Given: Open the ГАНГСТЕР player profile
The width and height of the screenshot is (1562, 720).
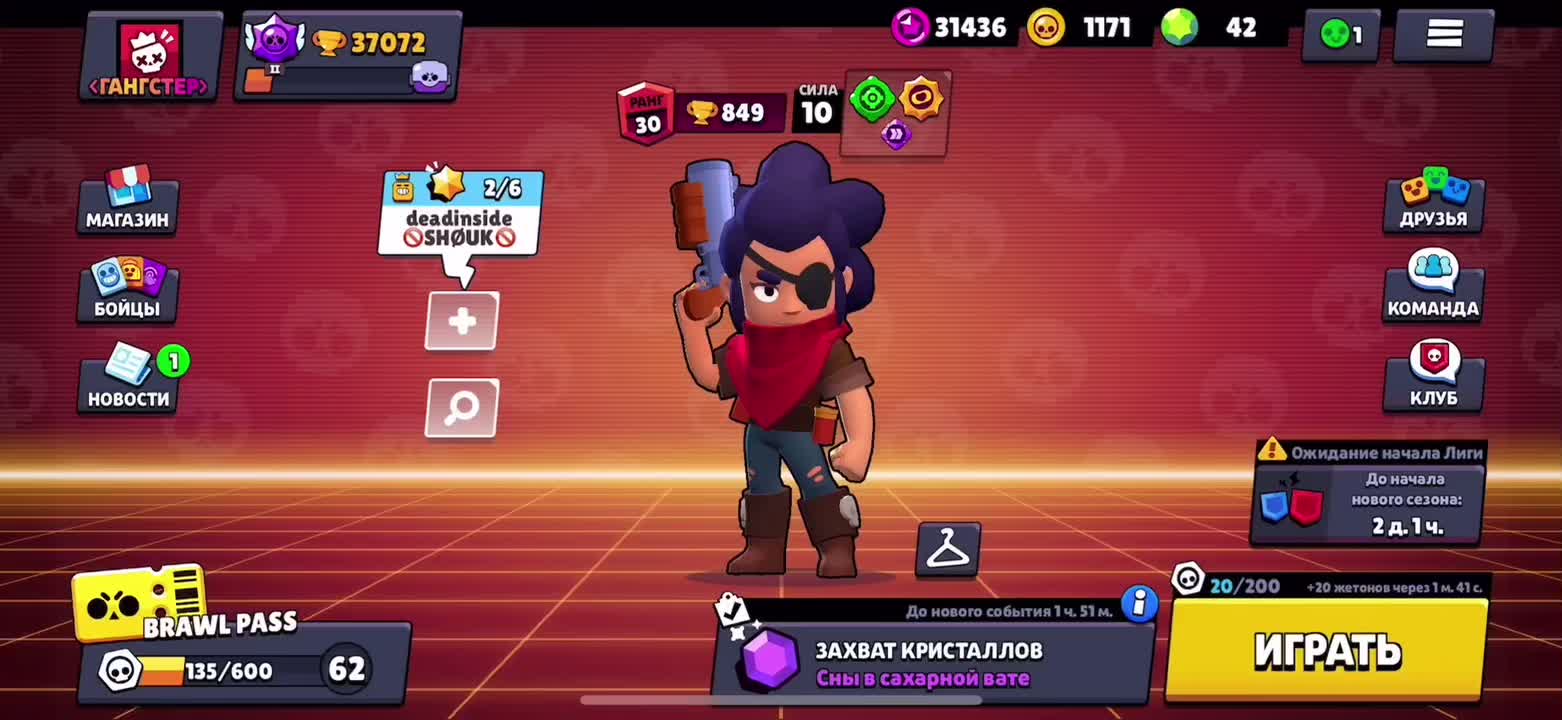Looking at the screenshot, I should pos(150,58).
